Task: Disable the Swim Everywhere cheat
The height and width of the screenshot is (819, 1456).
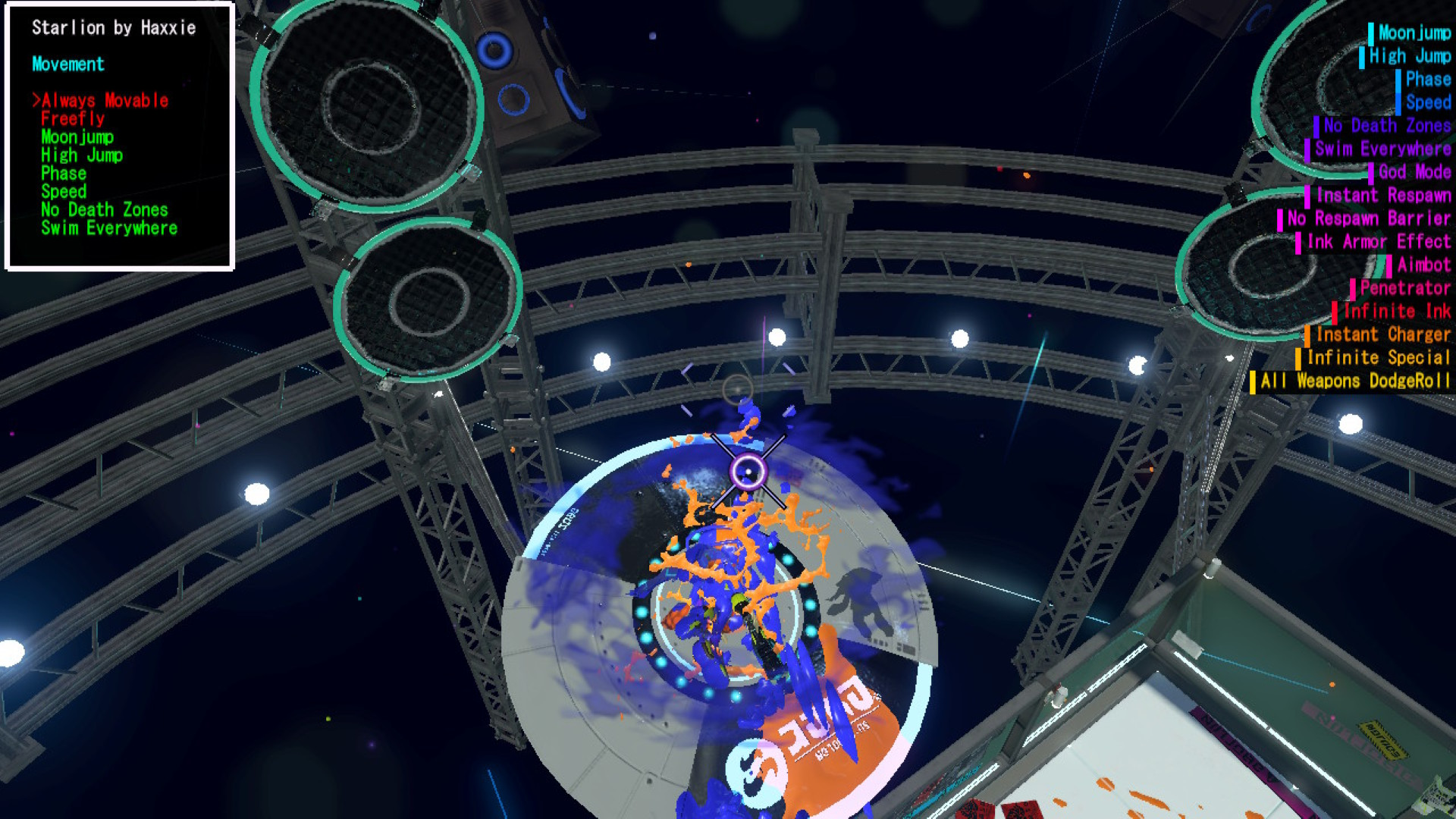Action: click(x=111, y=228)
